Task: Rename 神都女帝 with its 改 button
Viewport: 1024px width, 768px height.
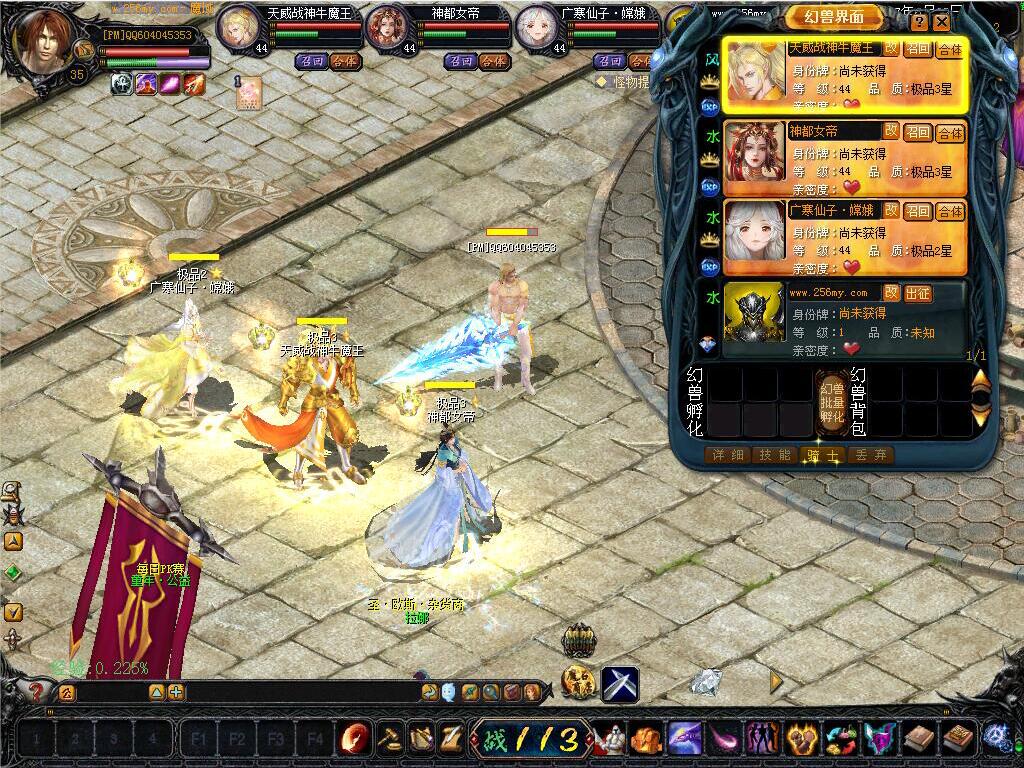Action: coord(890,130)
